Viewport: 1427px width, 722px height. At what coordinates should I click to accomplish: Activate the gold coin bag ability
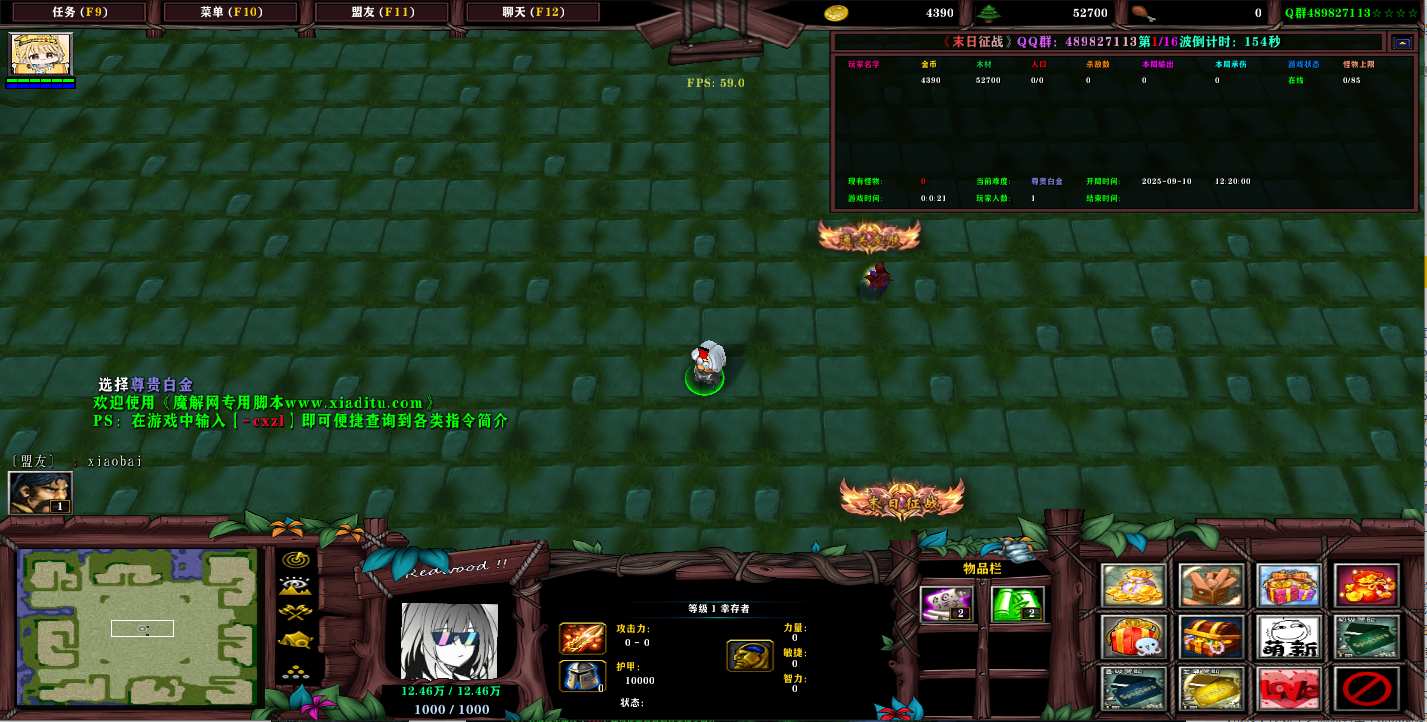point(1134,586)
